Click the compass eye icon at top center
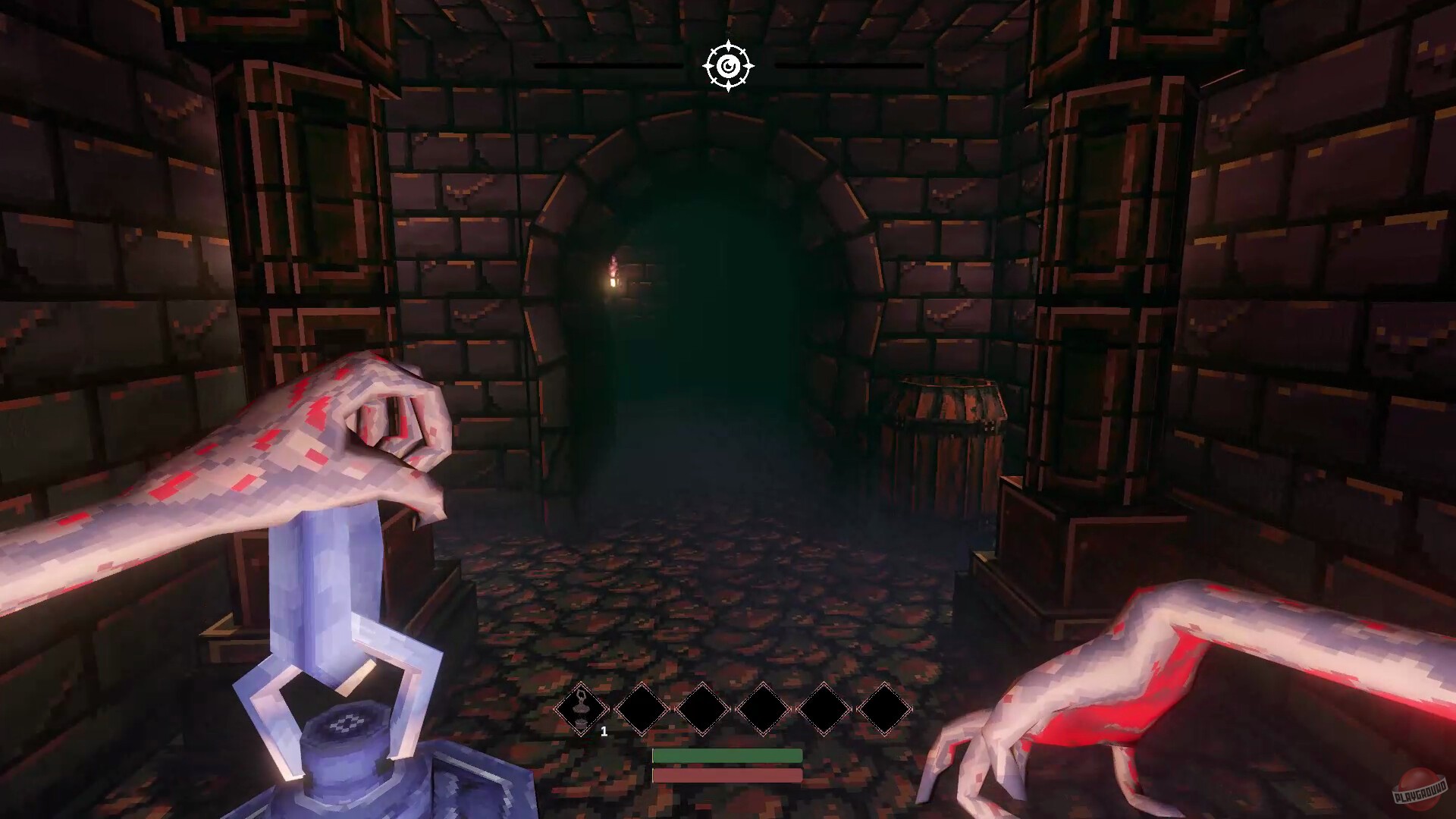Viewport: 1456px width, 819px height. tap(728, 67)
